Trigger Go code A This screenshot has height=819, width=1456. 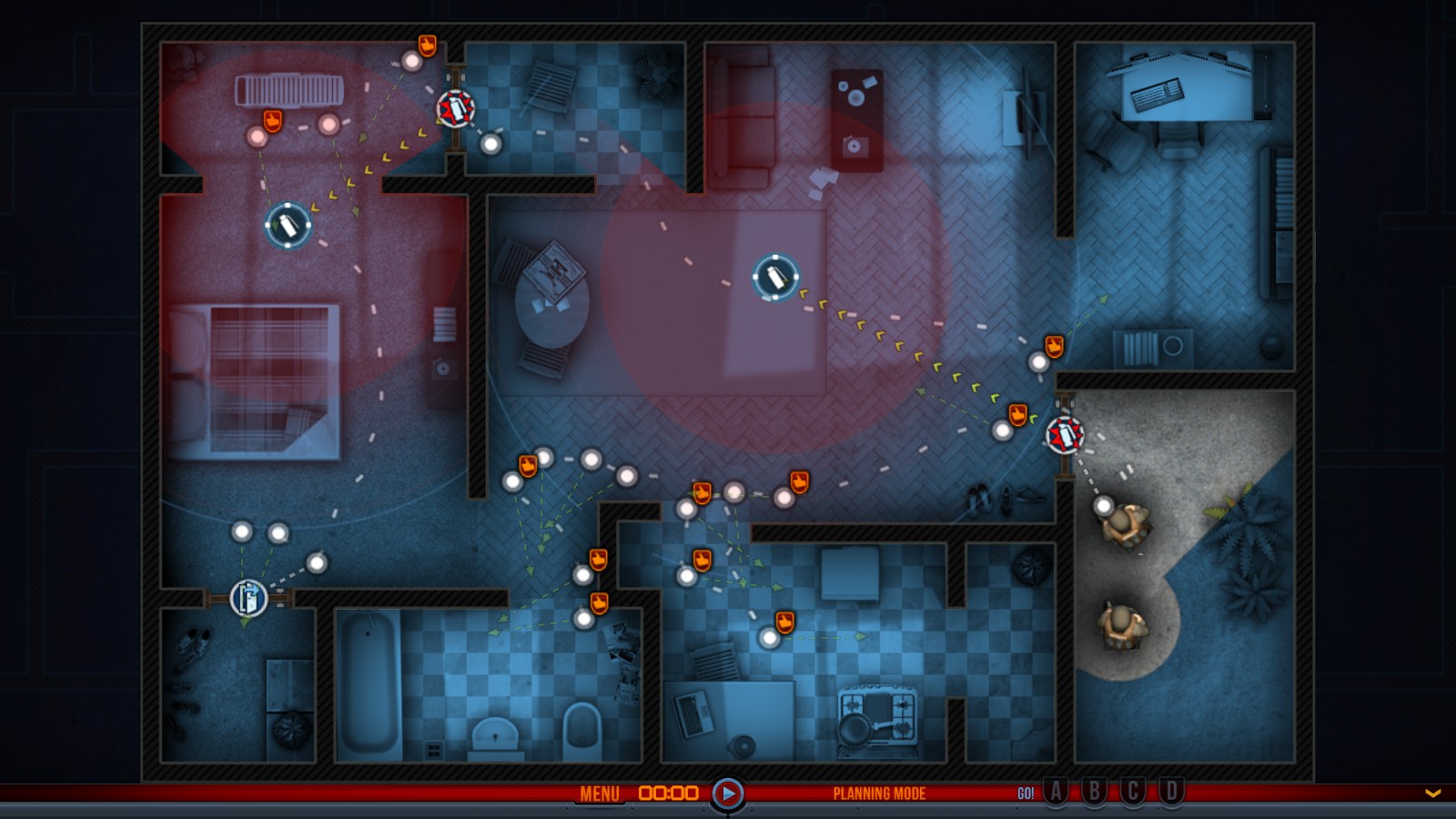coord(1056,792)
